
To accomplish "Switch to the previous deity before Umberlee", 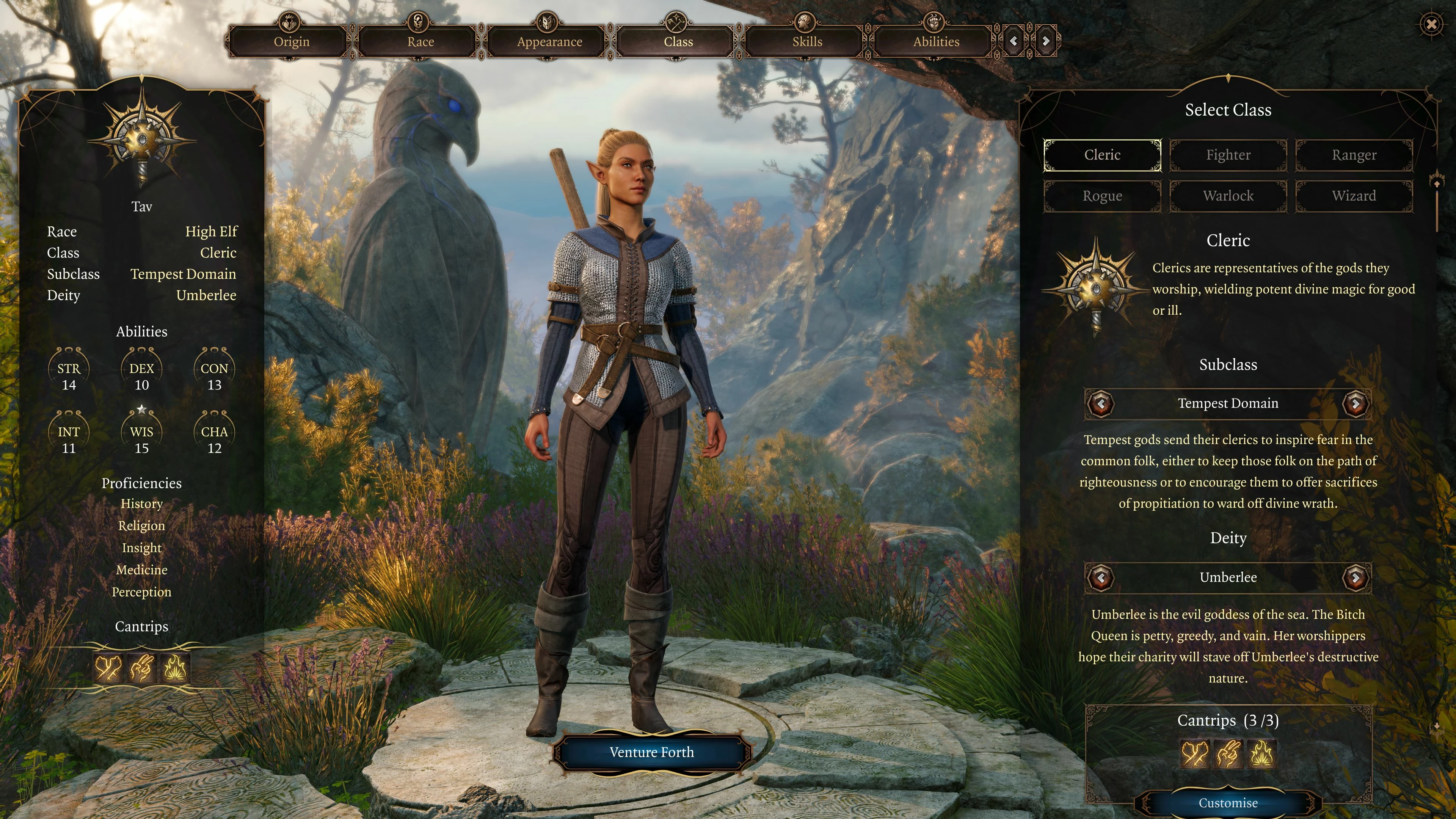I will [x=1100, y=577].
